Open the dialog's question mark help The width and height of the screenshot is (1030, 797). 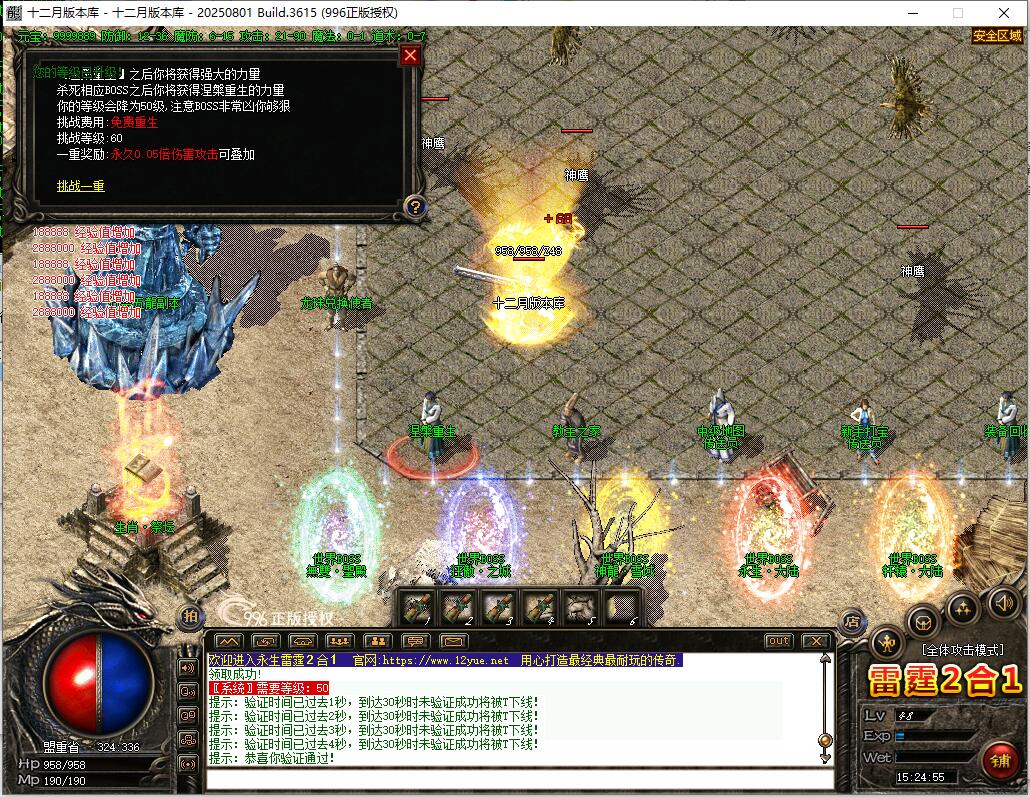[415, 207]
